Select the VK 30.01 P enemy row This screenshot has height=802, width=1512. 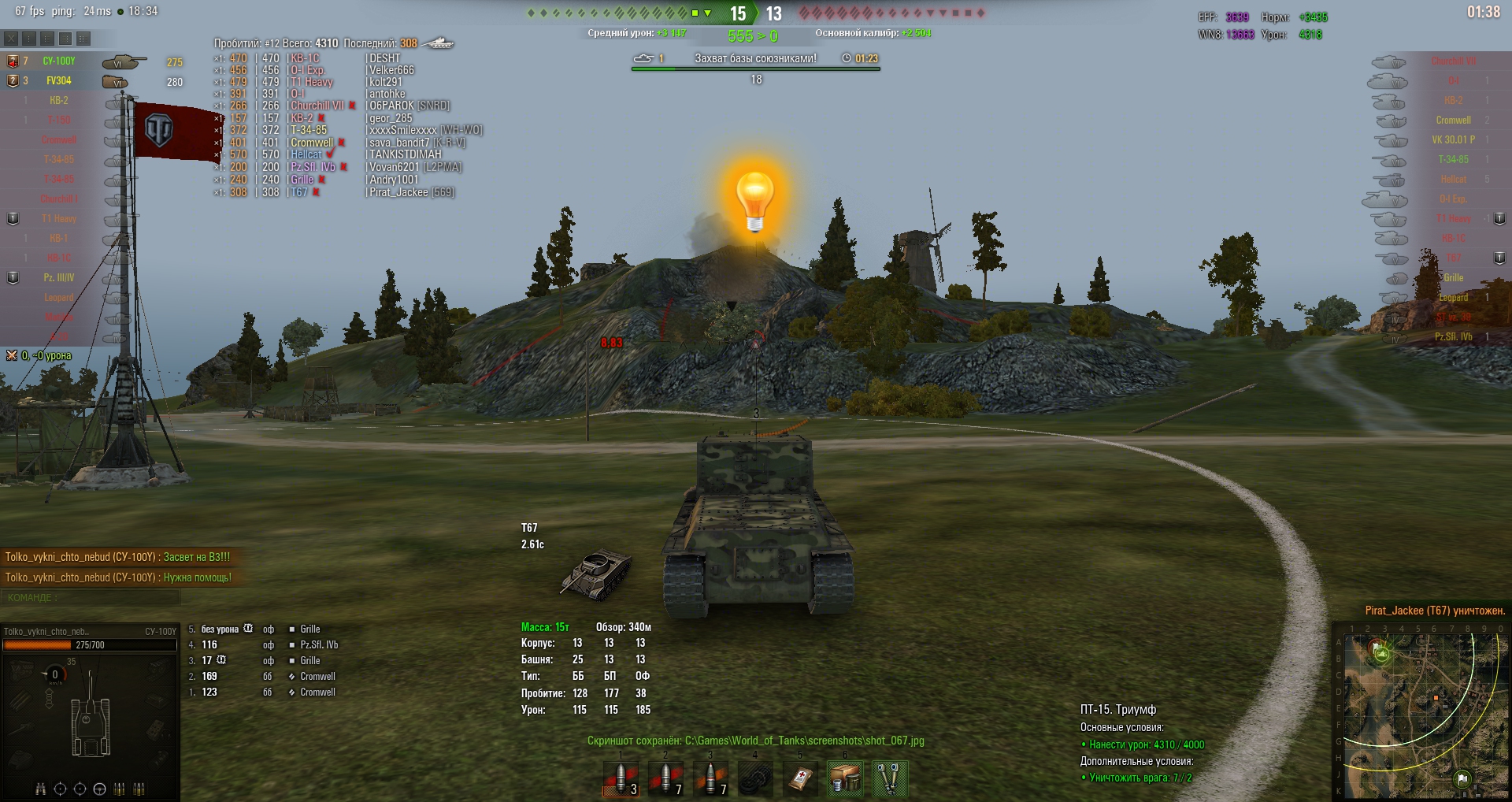click(1453, 140)
